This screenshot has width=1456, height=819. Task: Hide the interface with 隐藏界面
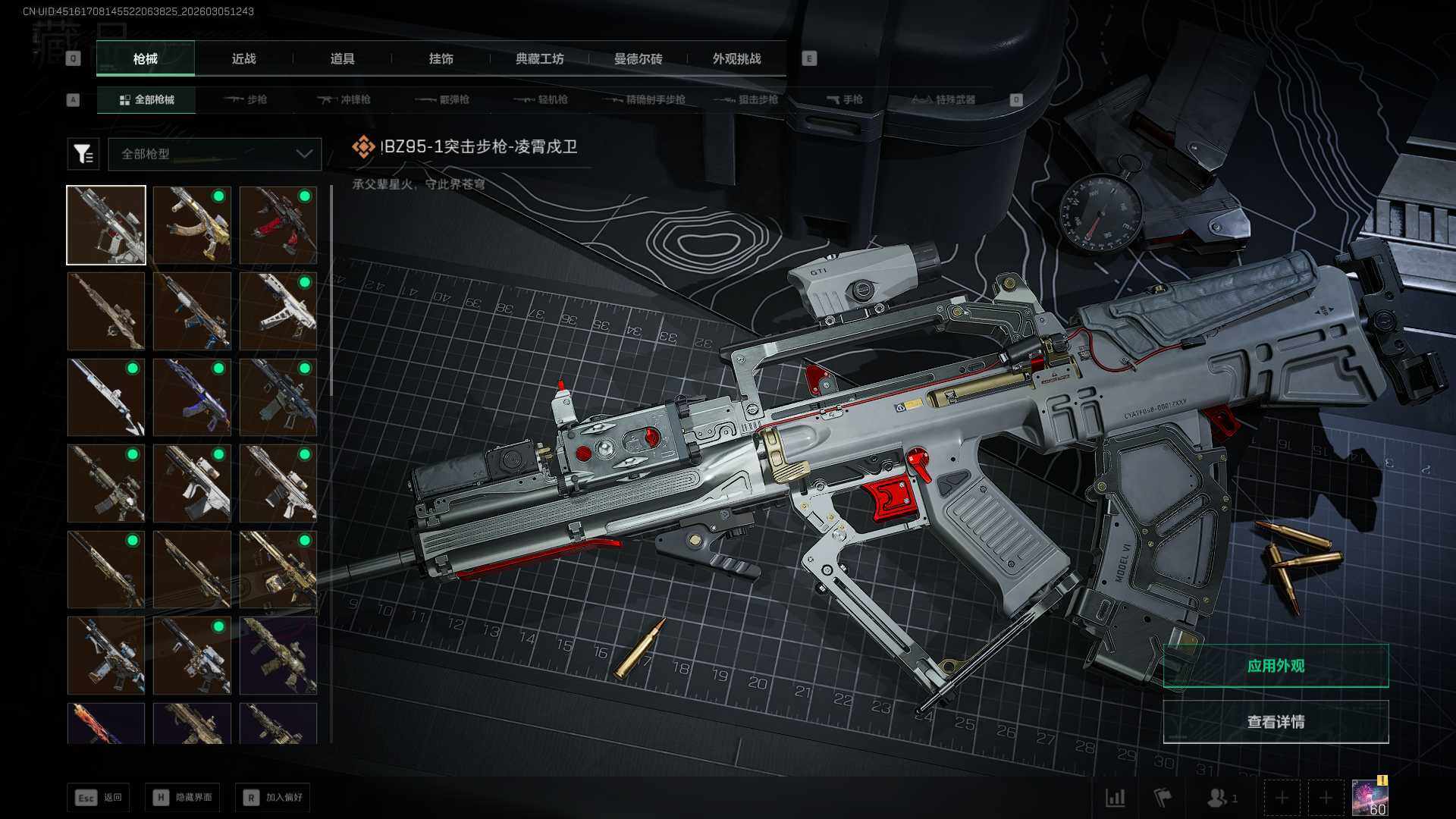[x=183, y=797]
